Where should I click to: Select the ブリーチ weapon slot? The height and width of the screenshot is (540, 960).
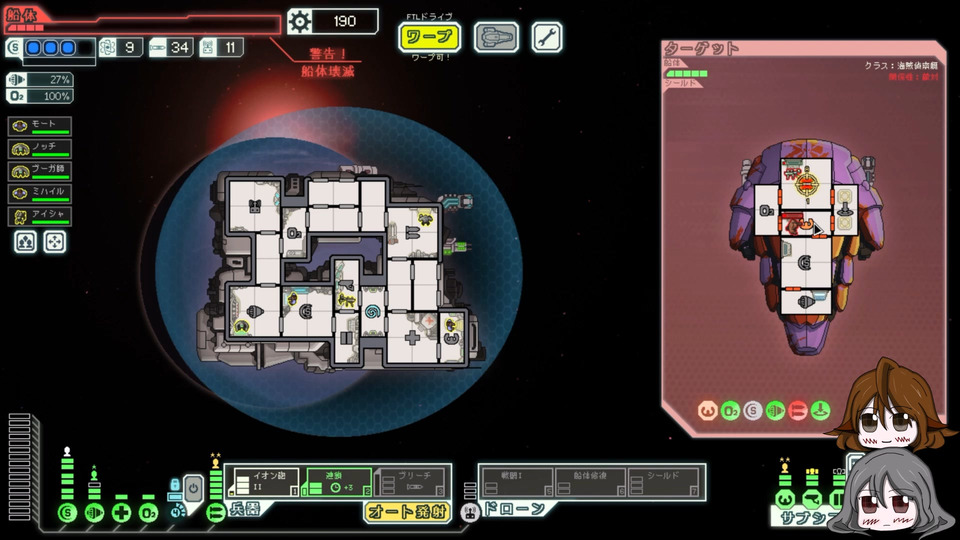410,481
